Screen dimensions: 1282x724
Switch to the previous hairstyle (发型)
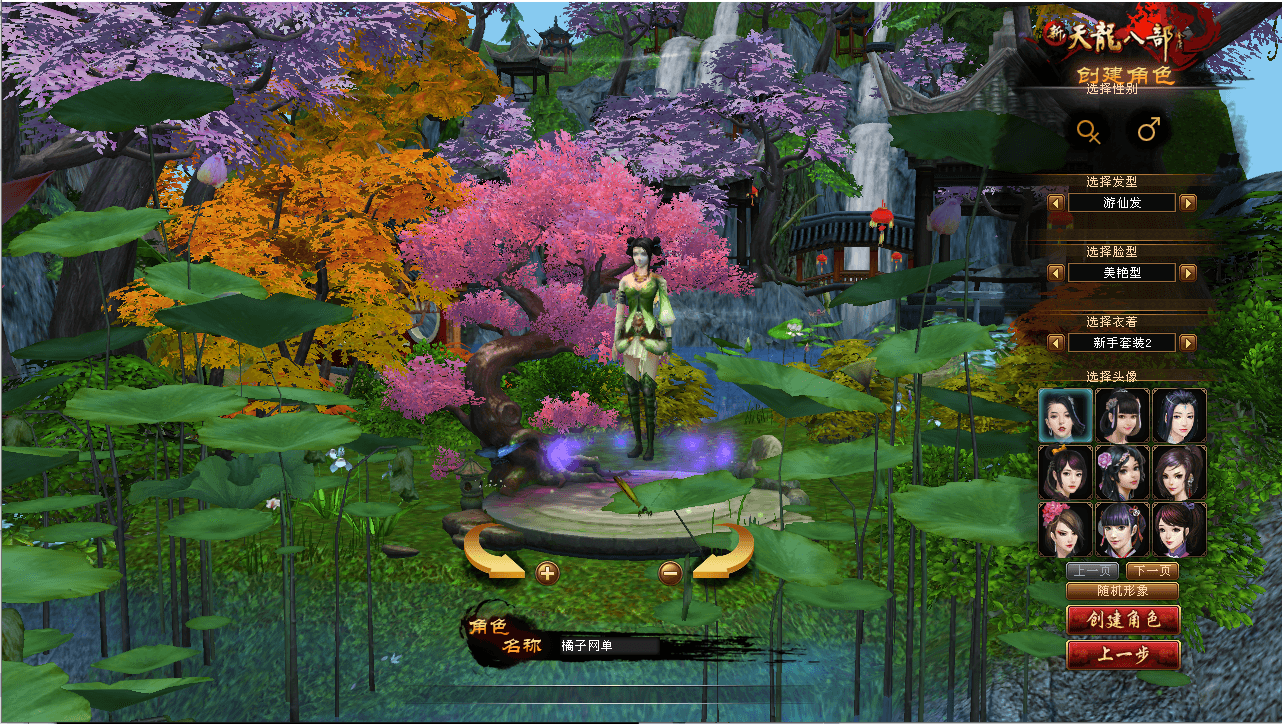coord(1056,203)
